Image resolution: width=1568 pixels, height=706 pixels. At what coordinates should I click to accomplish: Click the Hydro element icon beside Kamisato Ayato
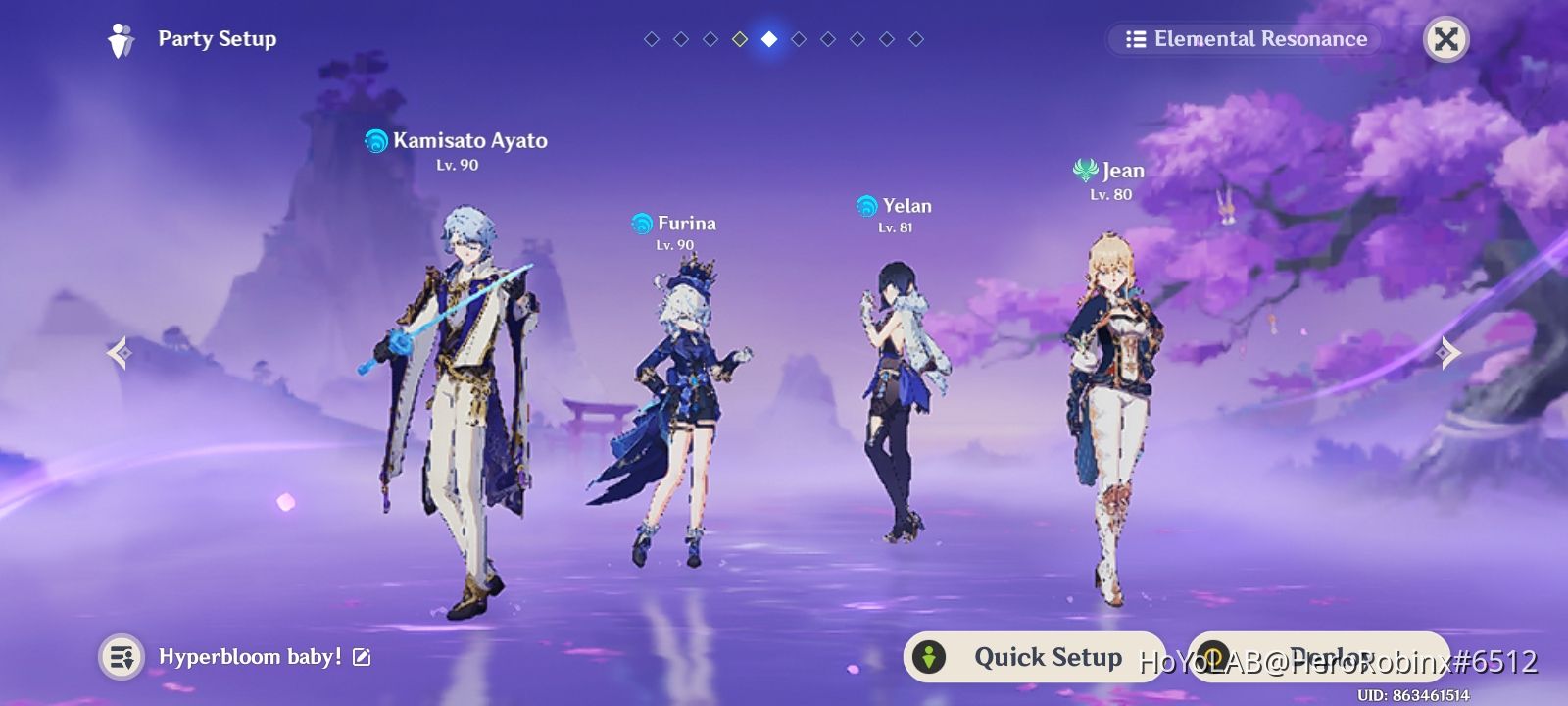pyautogui.click(x=375, y=140)
